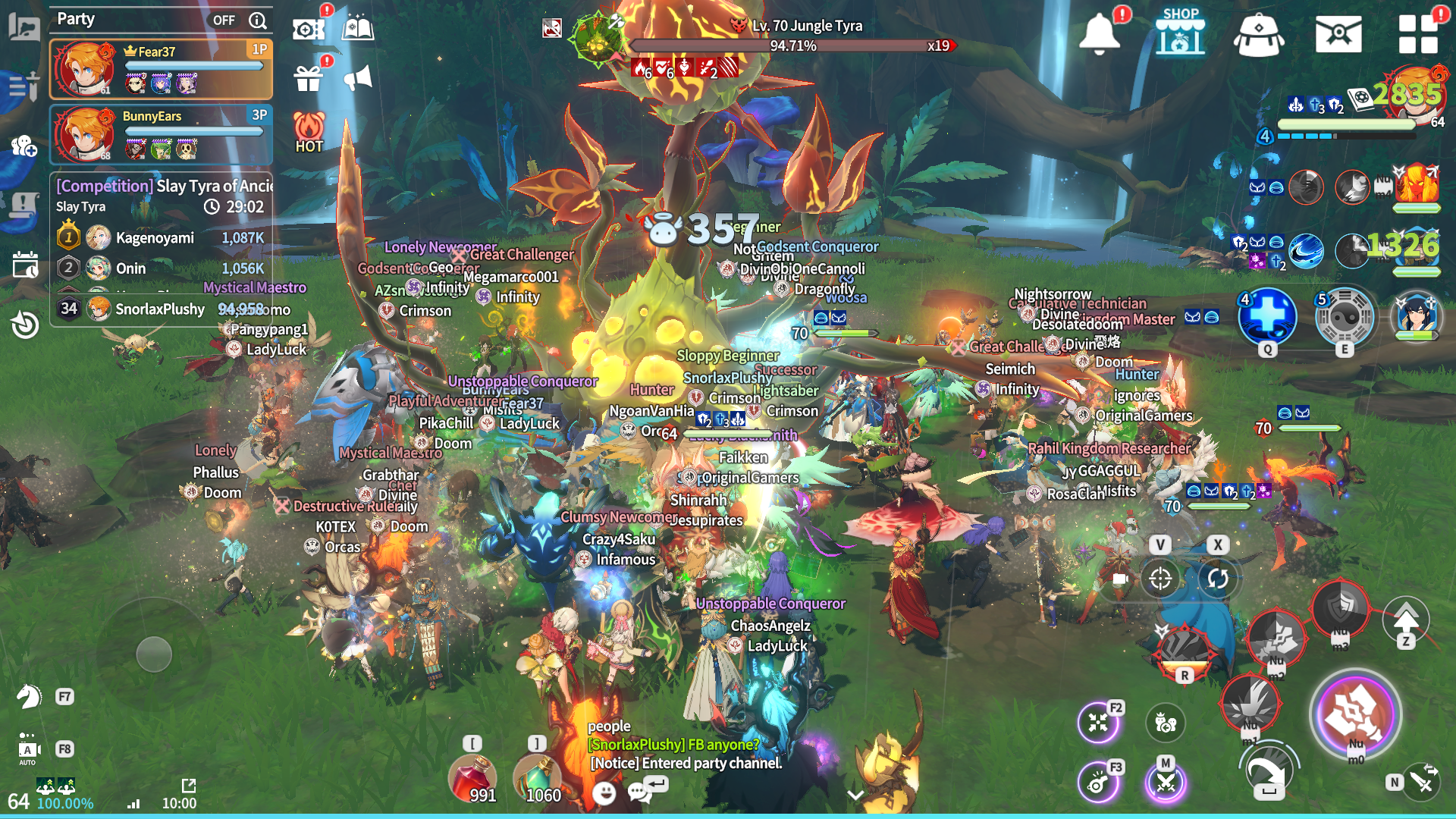Image resolution: width=1456 pixels, height=819 pixels.
Task: Open the Slay Tyra competition tracker
Action: (x=163, y=186)
